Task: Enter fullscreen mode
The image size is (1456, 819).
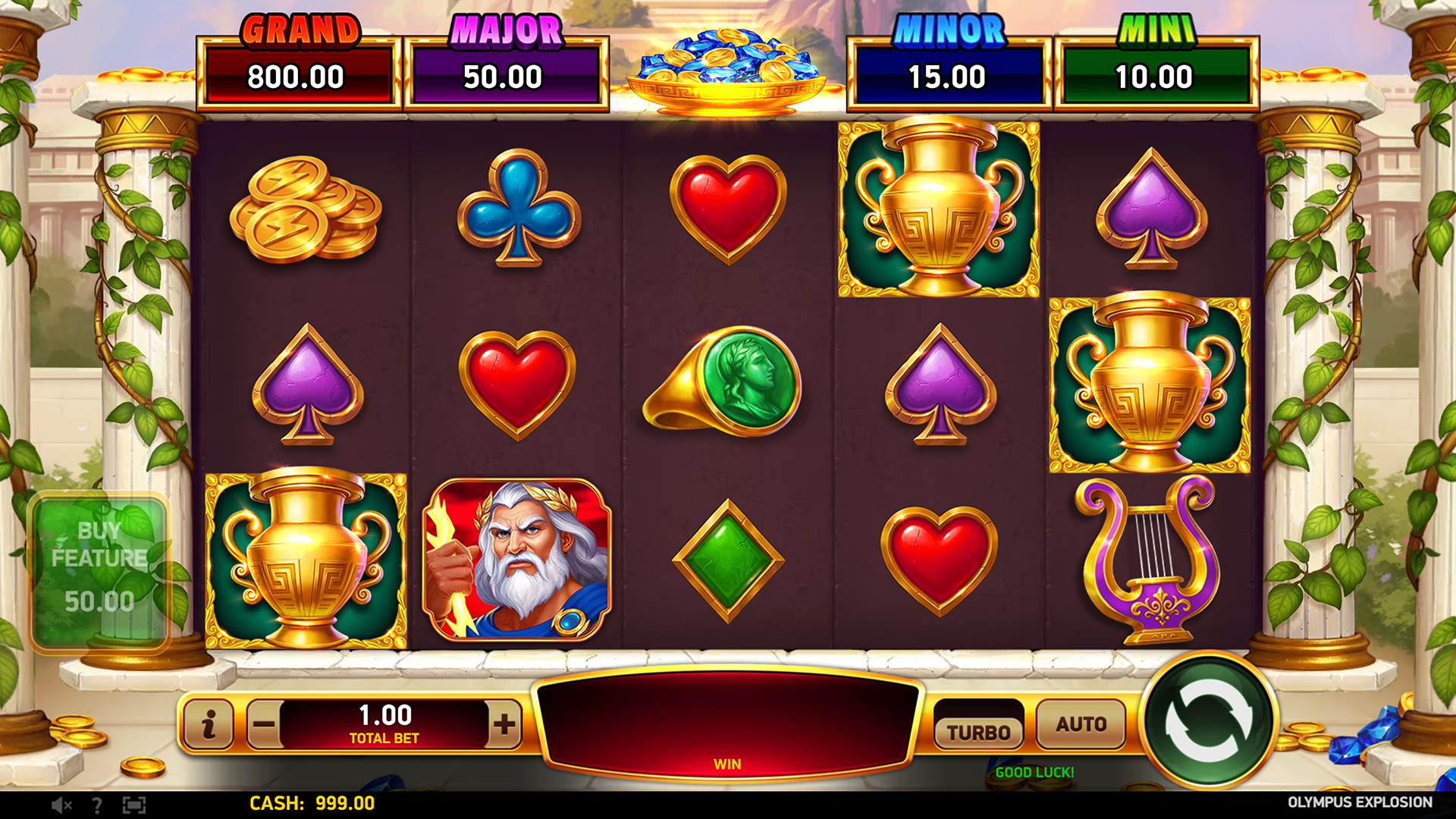Action: tap(134, 805)
